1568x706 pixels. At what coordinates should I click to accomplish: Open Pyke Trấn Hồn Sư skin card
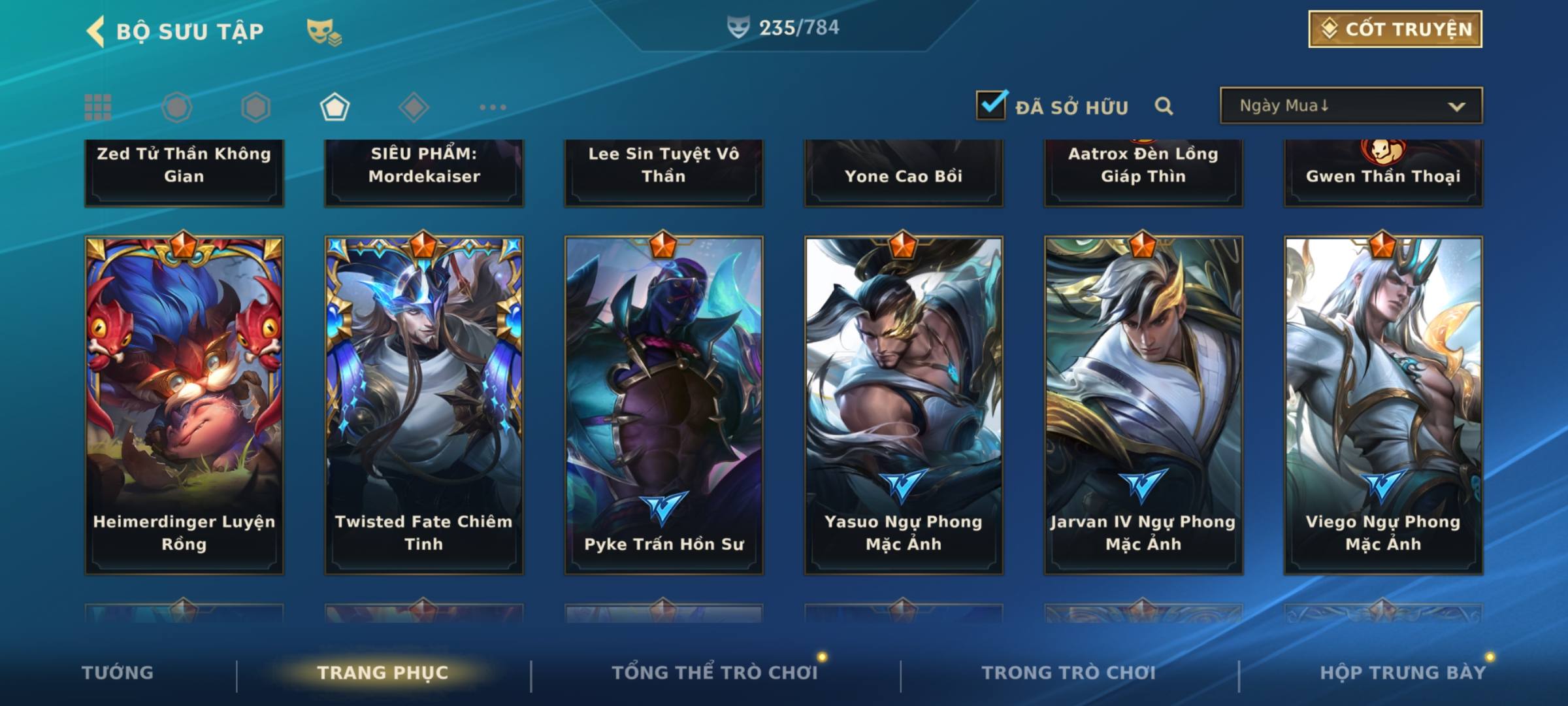[x=664, y=405]
